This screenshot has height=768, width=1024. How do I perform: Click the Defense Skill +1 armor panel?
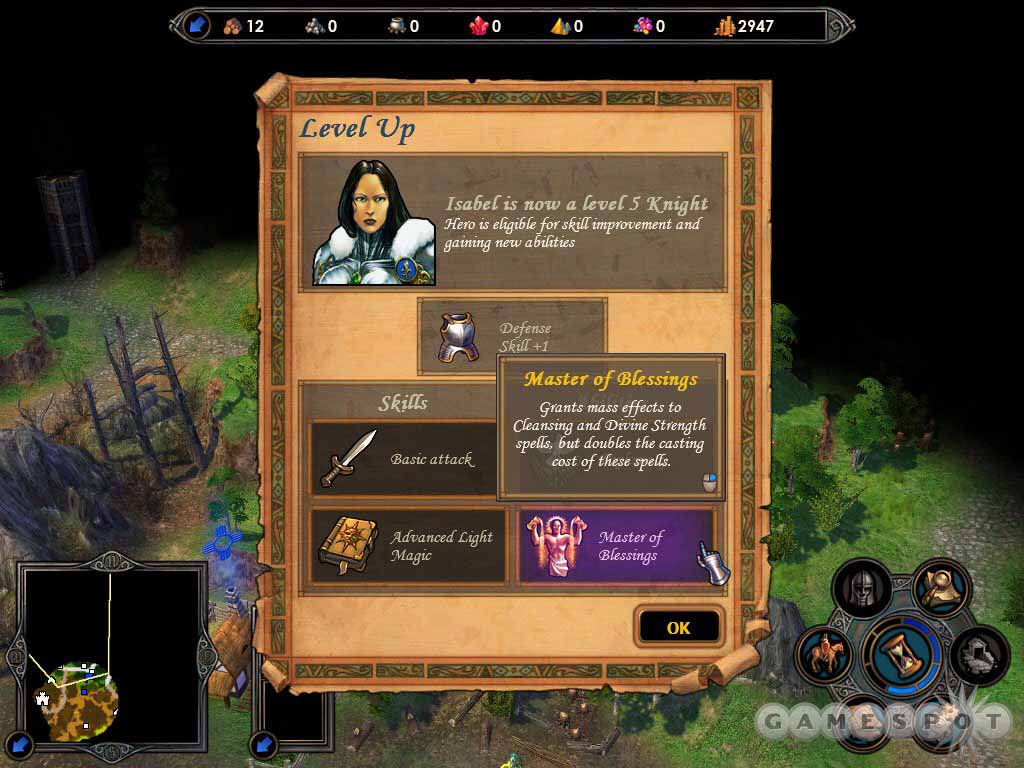click(511, 337)
